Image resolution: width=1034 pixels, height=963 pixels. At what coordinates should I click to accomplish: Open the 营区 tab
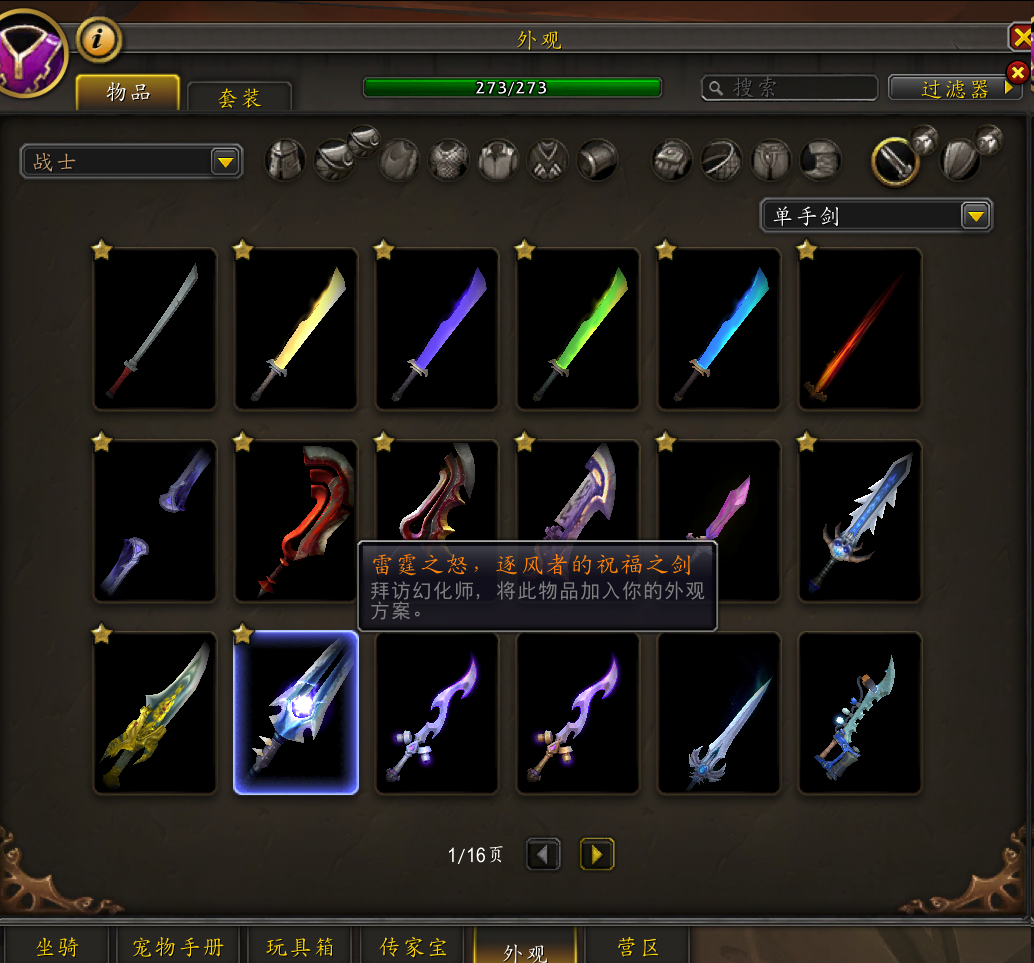[638, 946]
